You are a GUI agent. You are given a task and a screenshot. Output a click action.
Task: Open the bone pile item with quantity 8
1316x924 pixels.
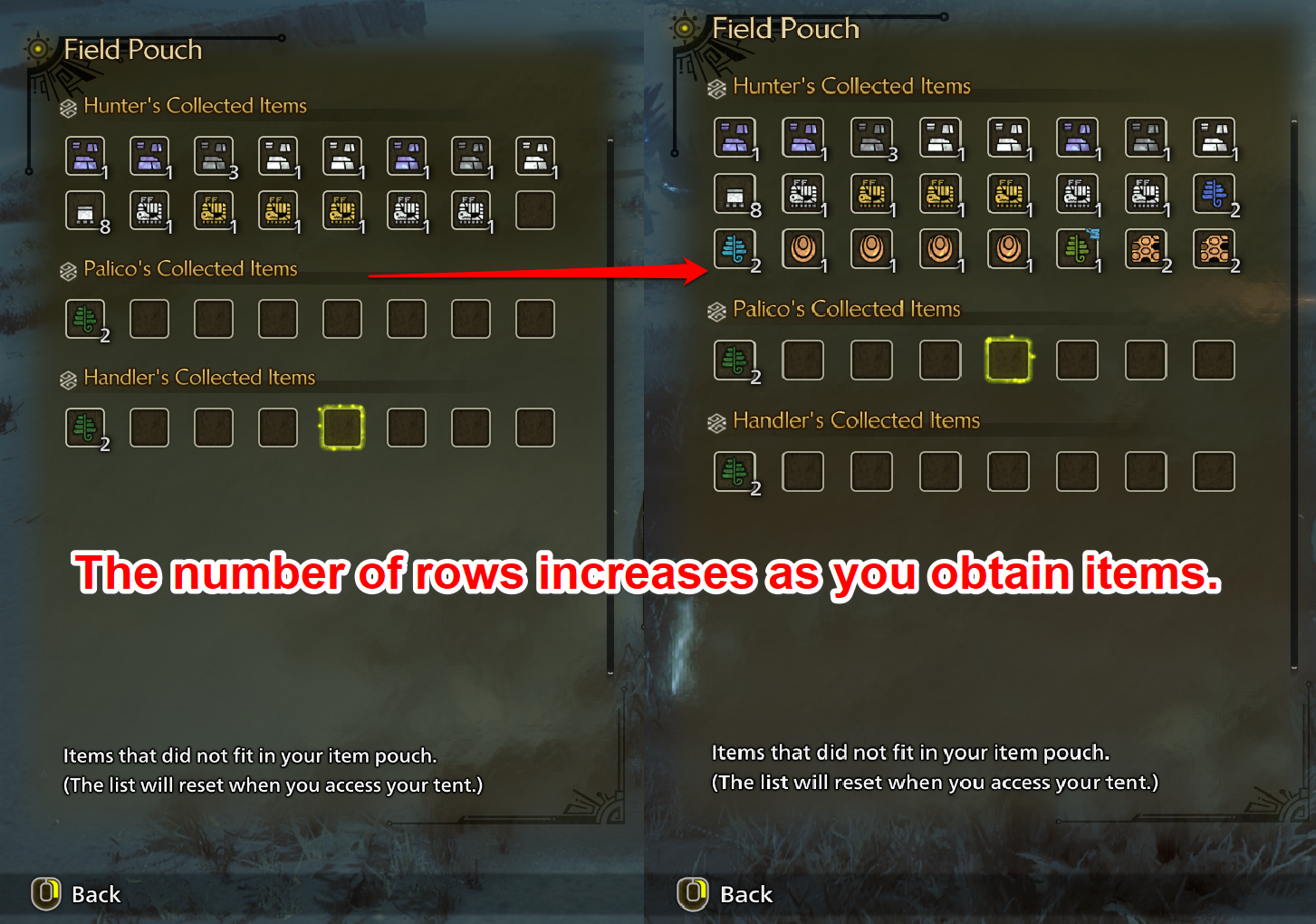coord(85,209)
